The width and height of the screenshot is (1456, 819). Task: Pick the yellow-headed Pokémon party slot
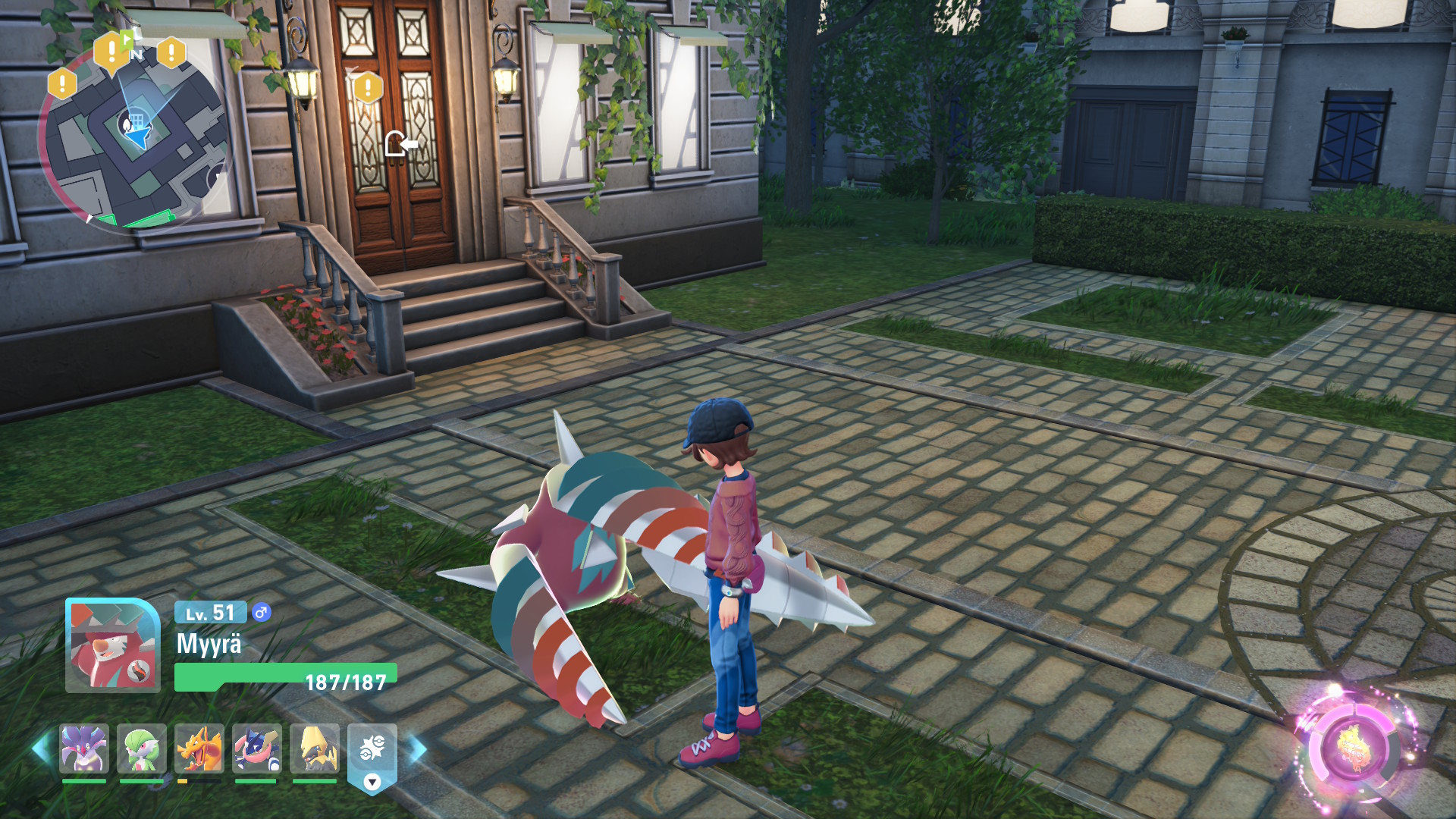tap(315, 748)
